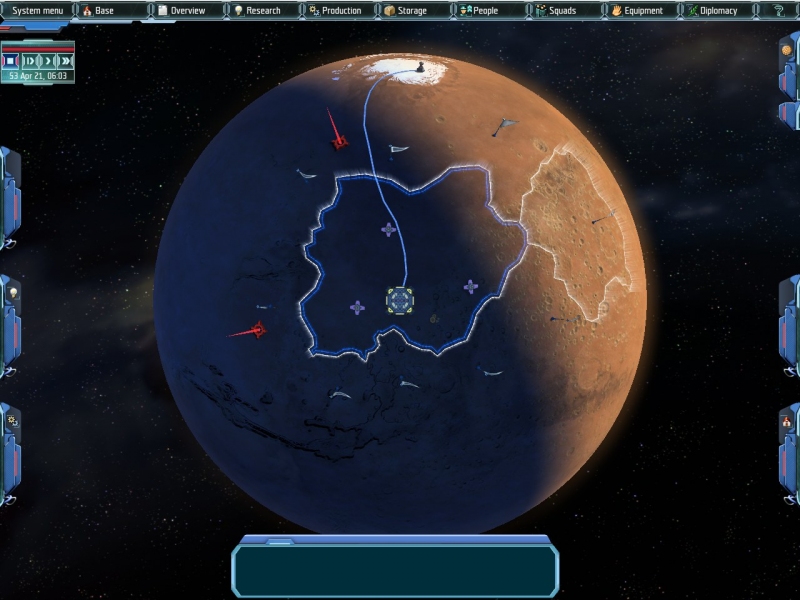
Task: Switch to the Overview tab
Action: click(187, 11)
